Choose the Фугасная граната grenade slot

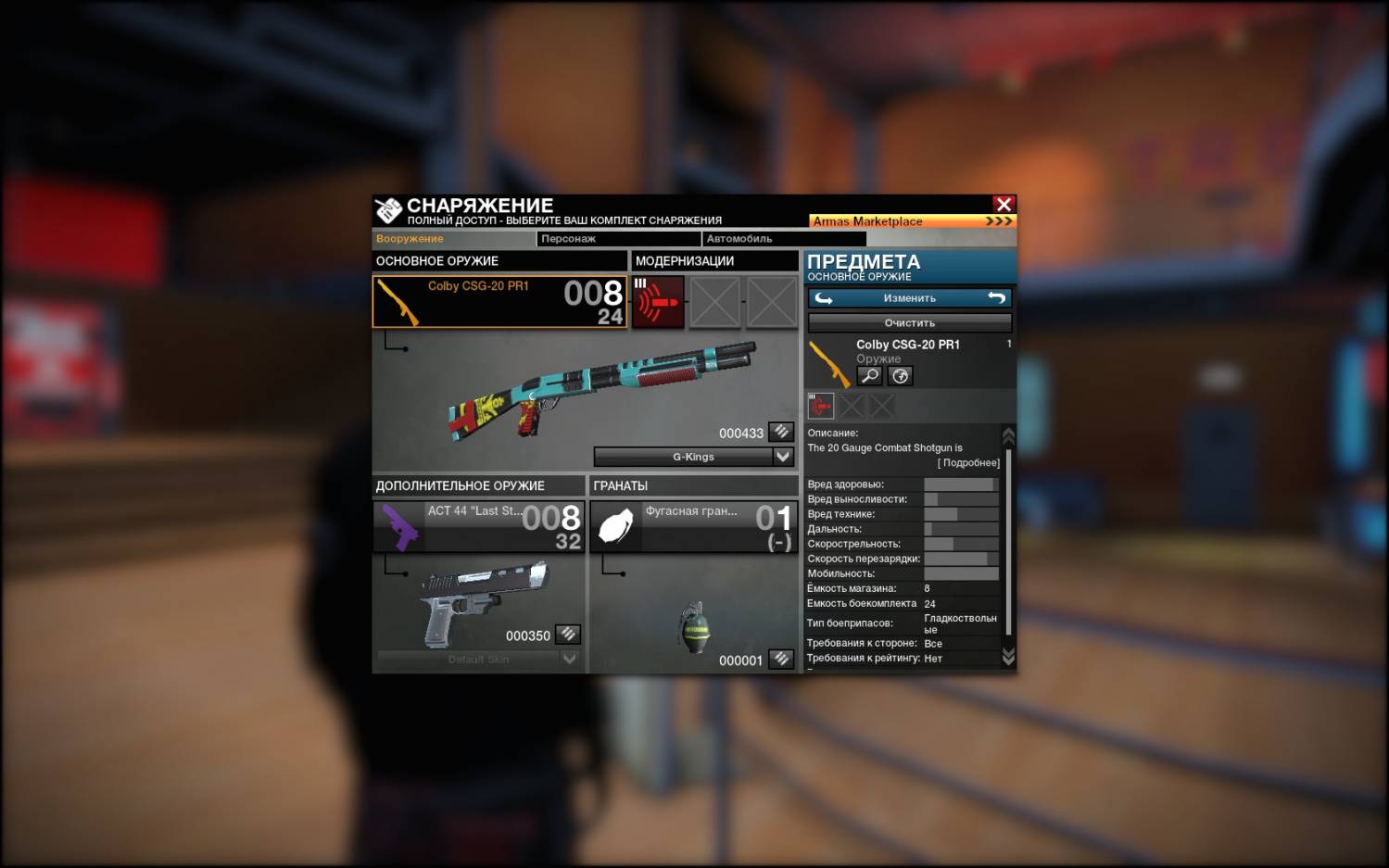pyautogui.click(x=693, y=526)
